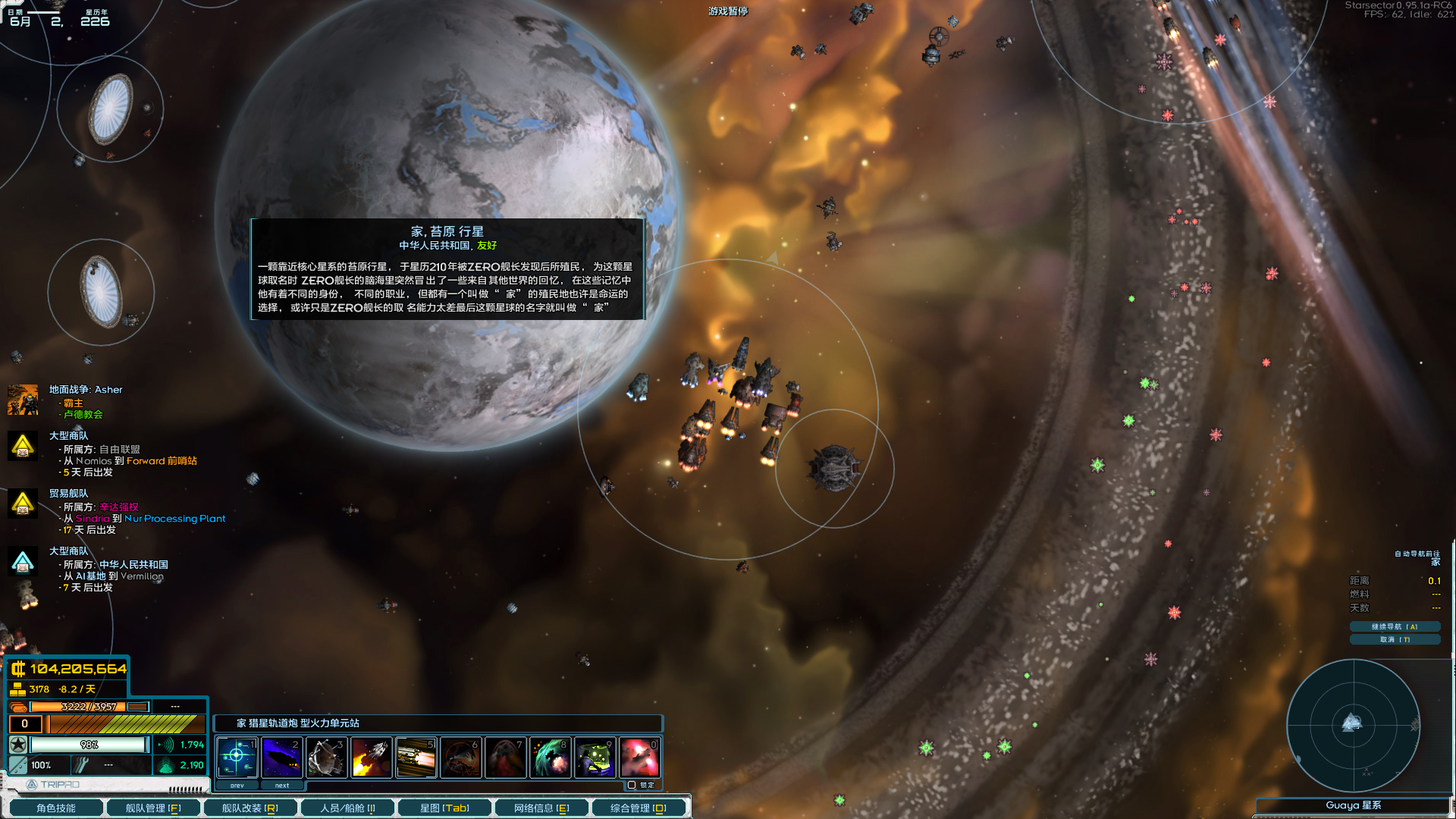
Task: Open the 网络信息 intel screen
Action: click(541, 808)
